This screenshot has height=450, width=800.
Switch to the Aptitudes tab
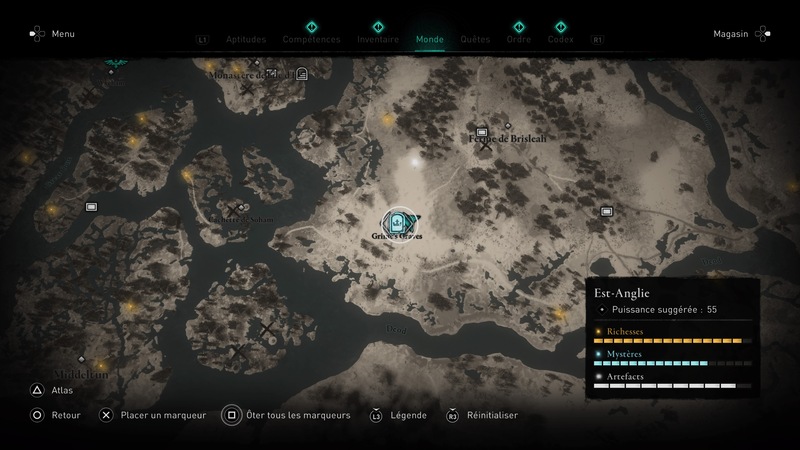[245, 40]
